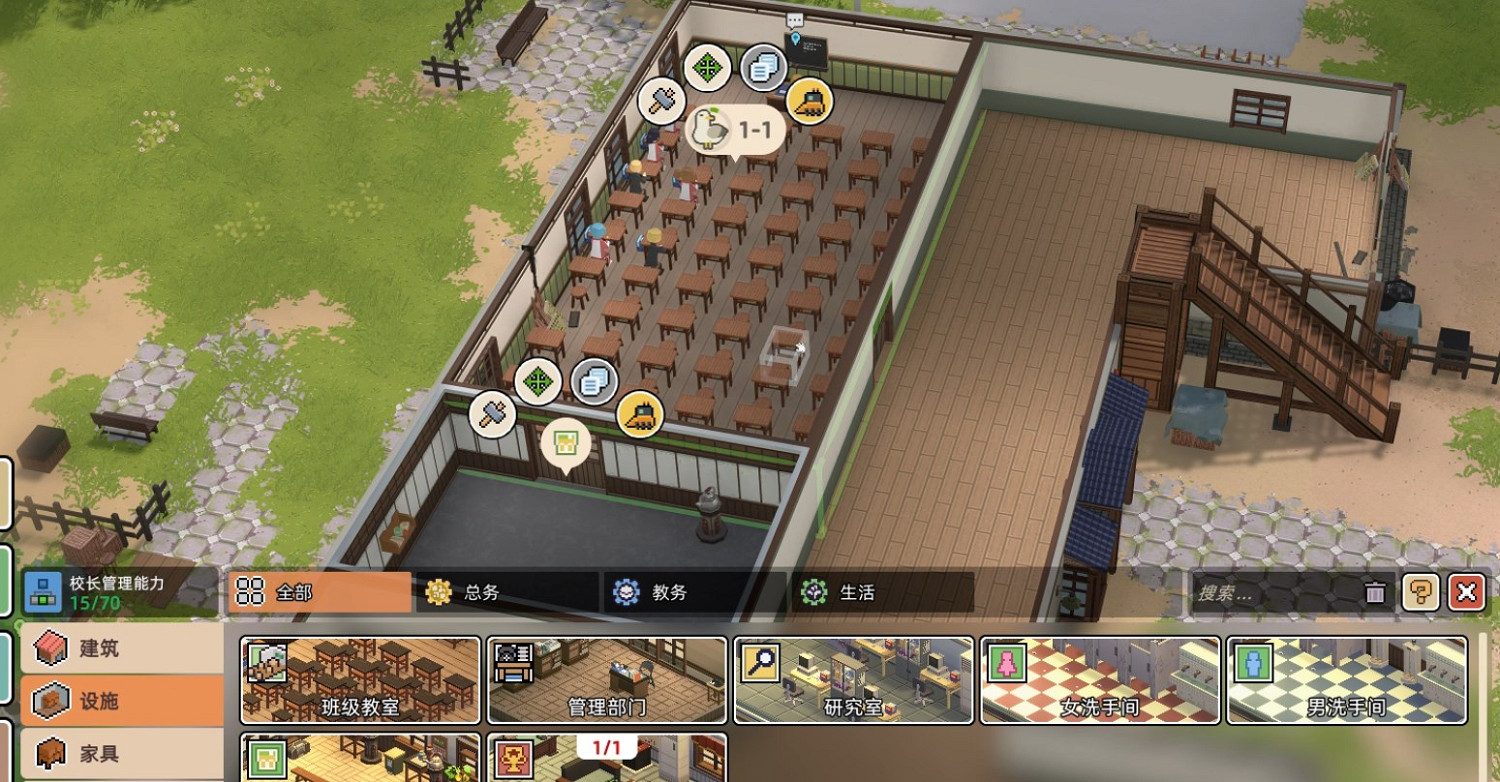
Task: Choose the 家具 furniture category
Action: (121, 753)
